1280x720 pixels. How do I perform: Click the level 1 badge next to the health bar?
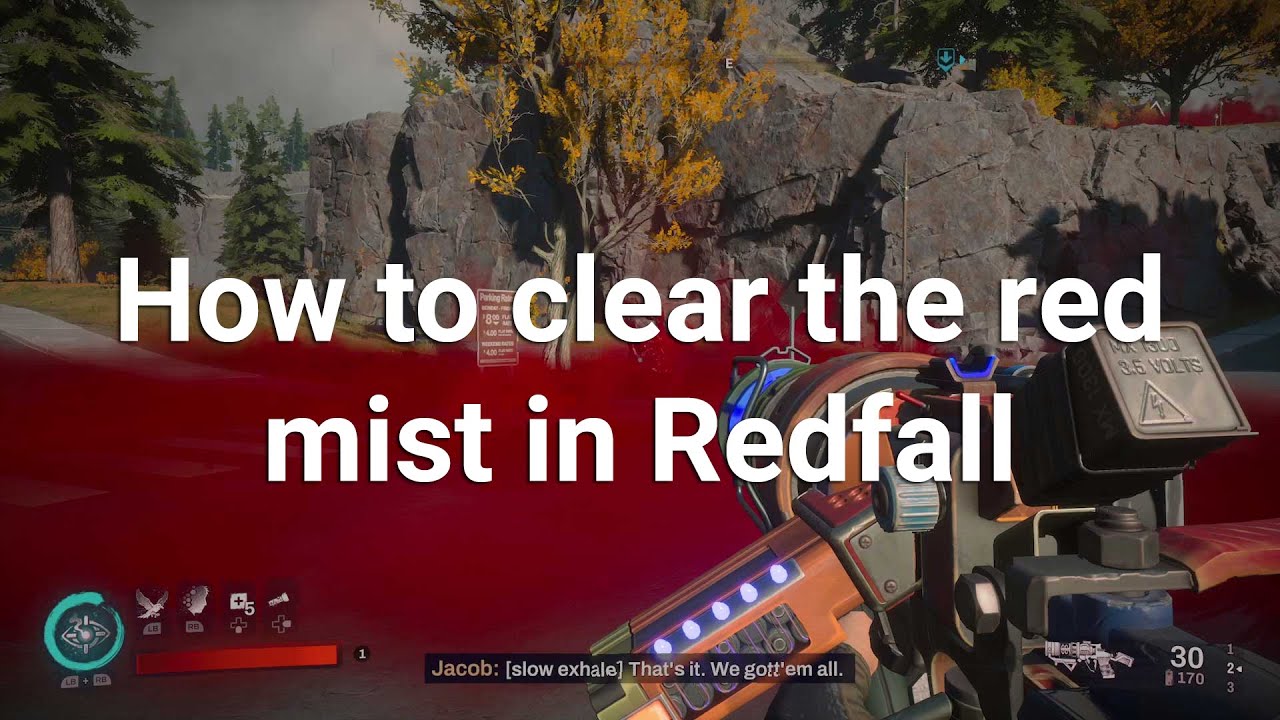(x=362, y=654)
